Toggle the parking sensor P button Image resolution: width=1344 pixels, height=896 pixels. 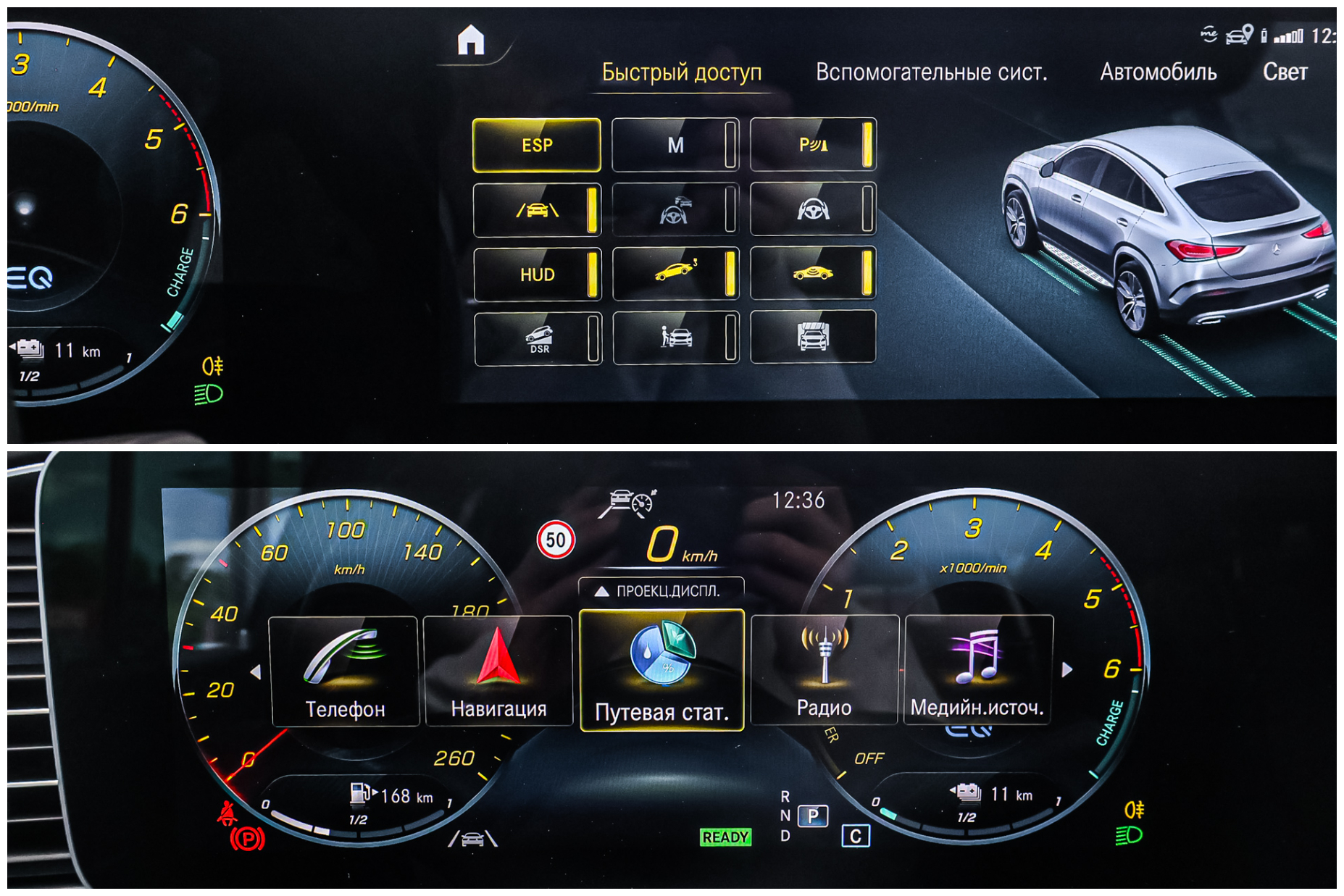(x=813, y=145)
